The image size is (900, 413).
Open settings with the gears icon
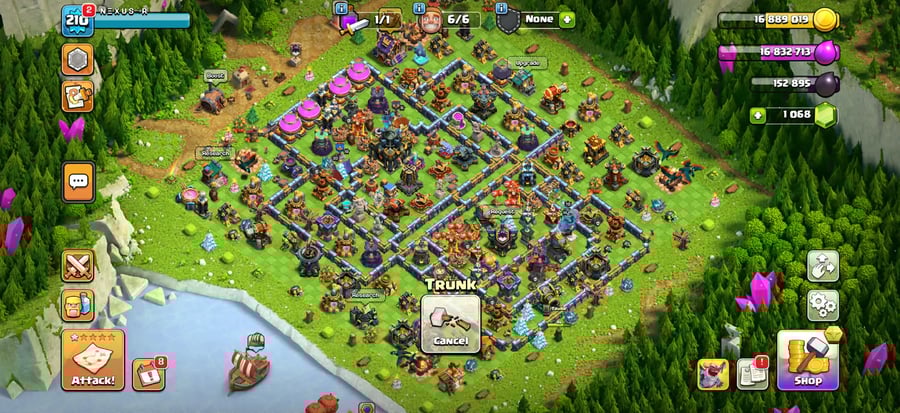(822, 304)
